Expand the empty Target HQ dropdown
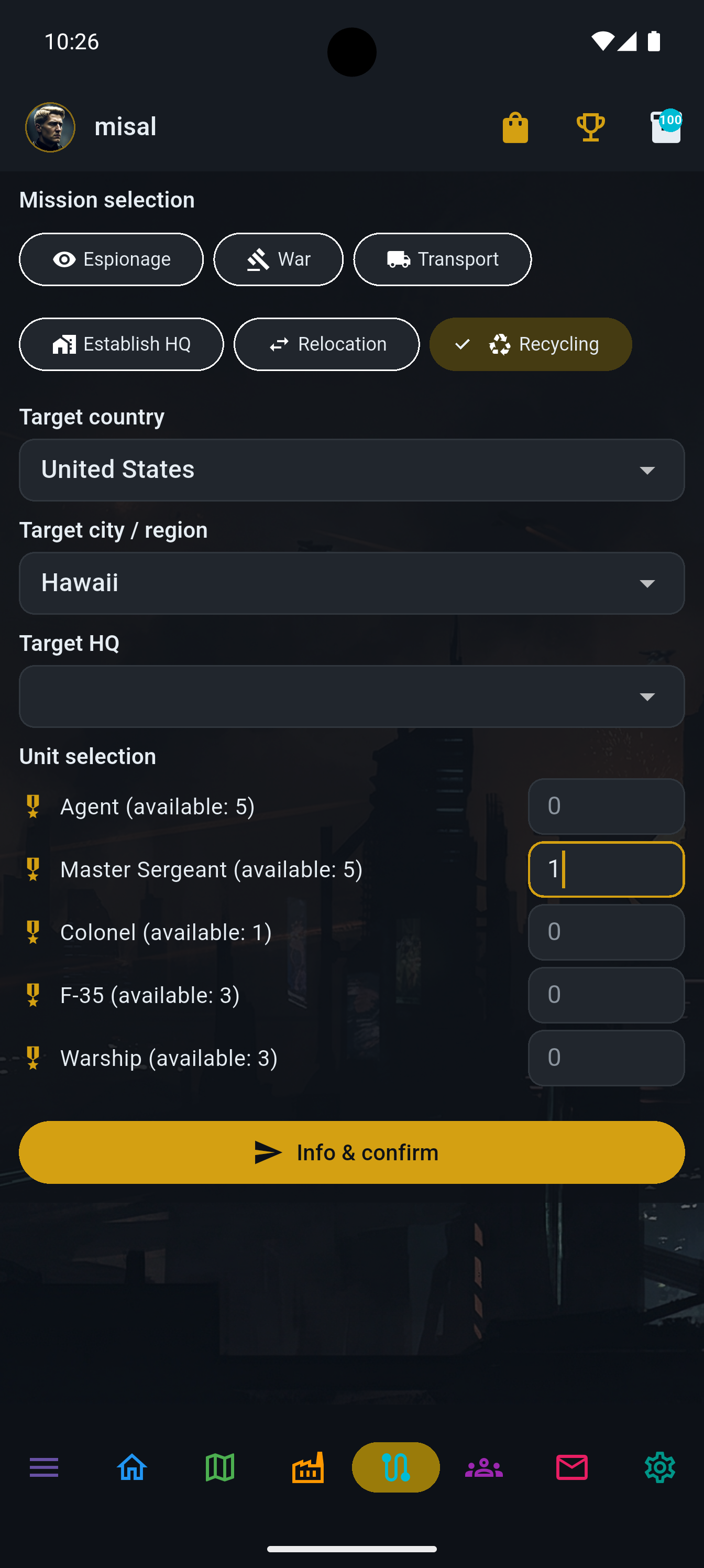The height and width of the screenshot is (1568, 704). click(x=351, y=696)
